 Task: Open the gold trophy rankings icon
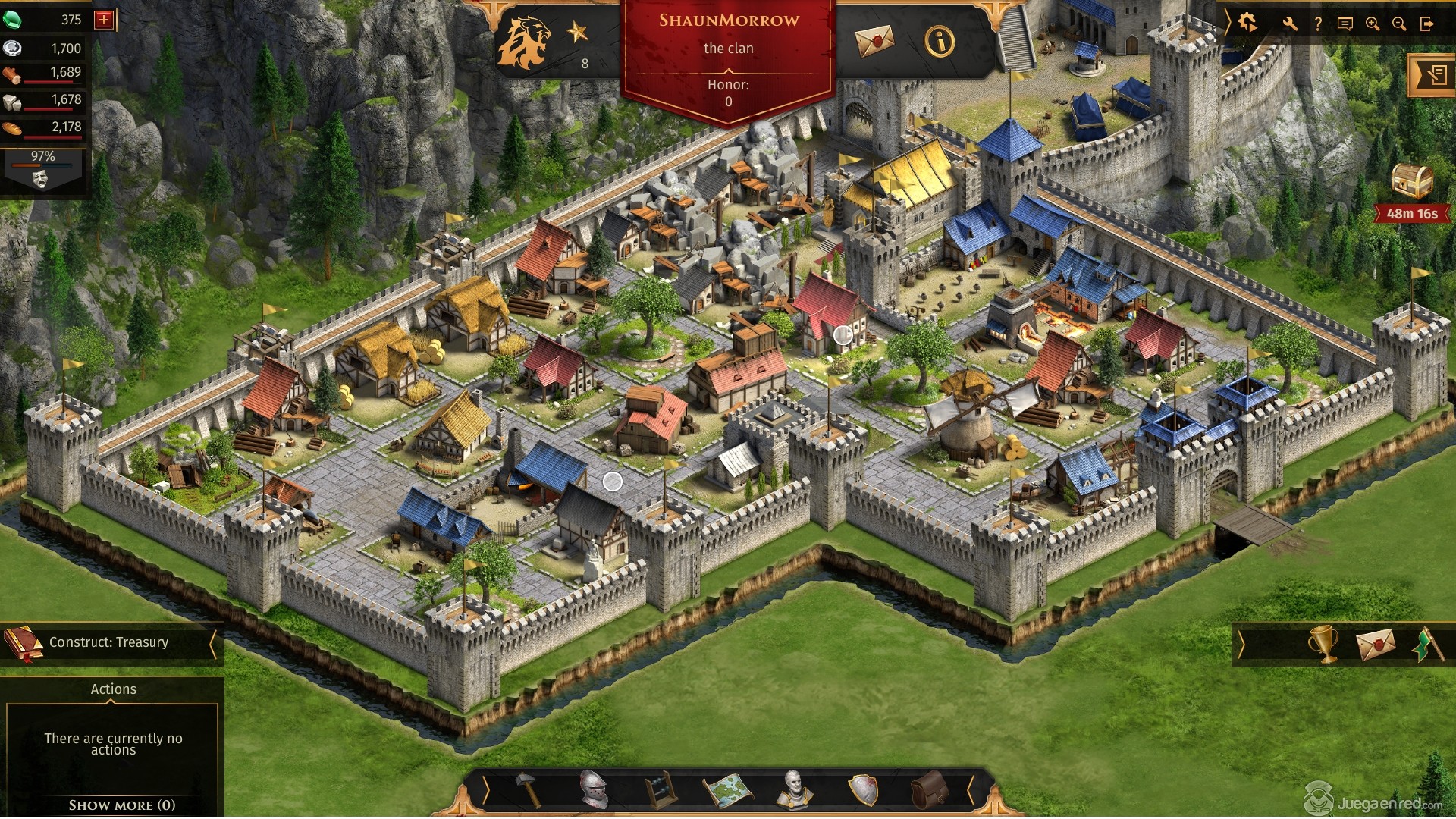pos(1323,645)
